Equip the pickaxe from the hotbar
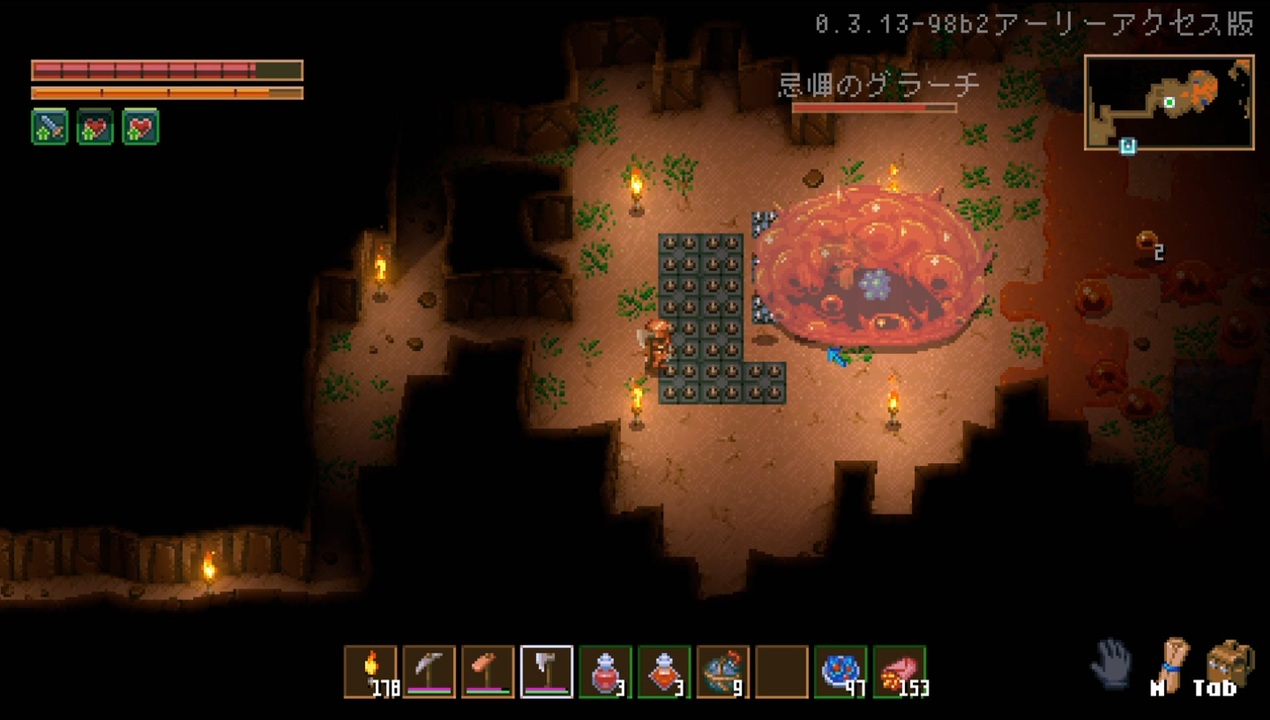 pos(429,671)
